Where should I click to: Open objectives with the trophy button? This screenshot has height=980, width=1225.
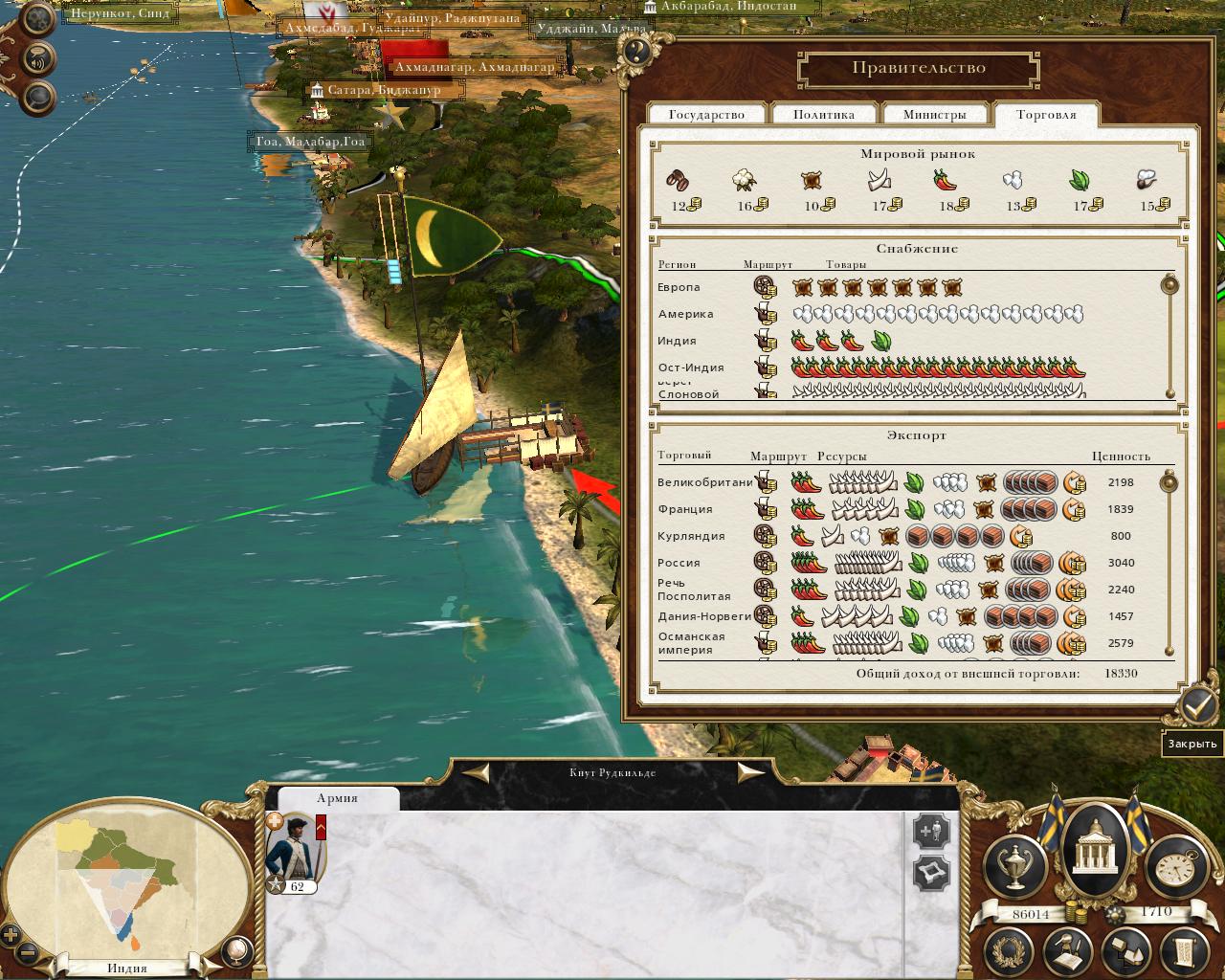pyautogui.click(x=1015, y=867)
